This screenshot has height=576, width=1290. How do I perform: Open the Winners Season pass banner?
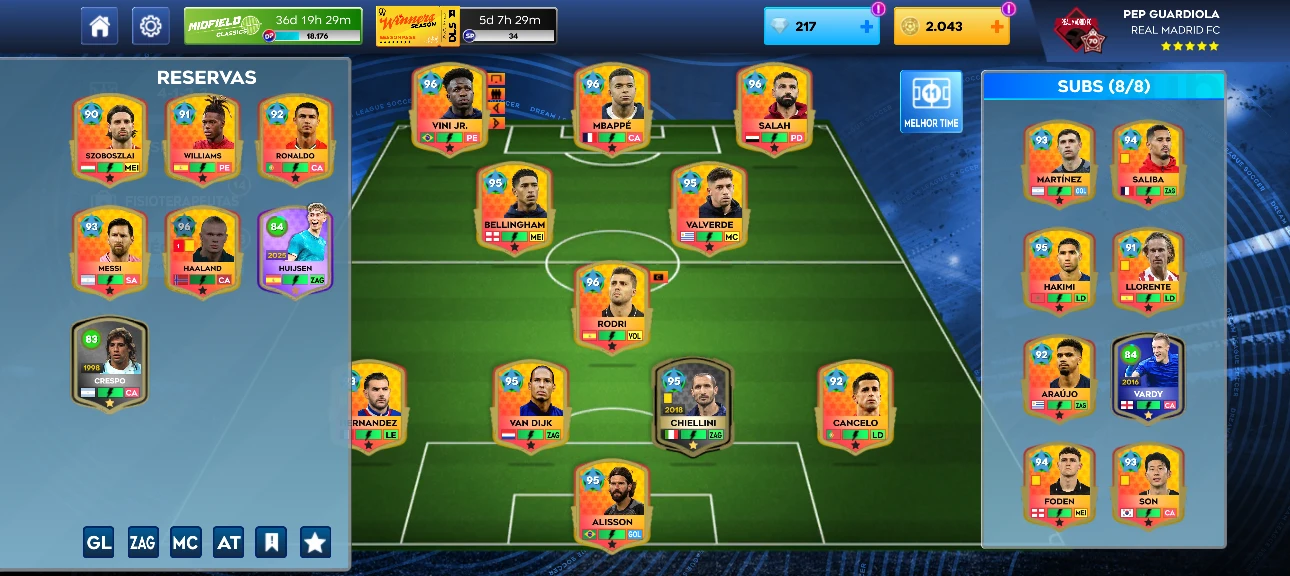point(466,26)
